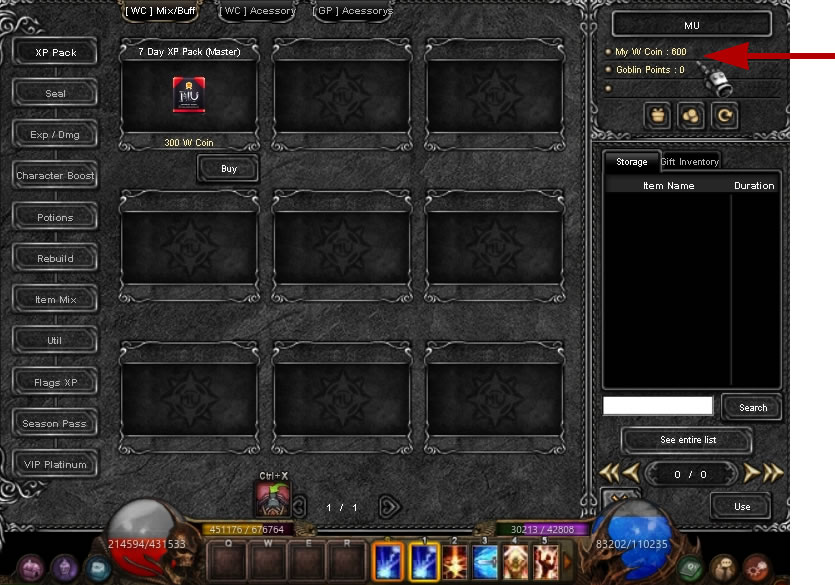835x585 pixels.
Task: Switch to the Gift Inventory tab
Action: point(690,162)
